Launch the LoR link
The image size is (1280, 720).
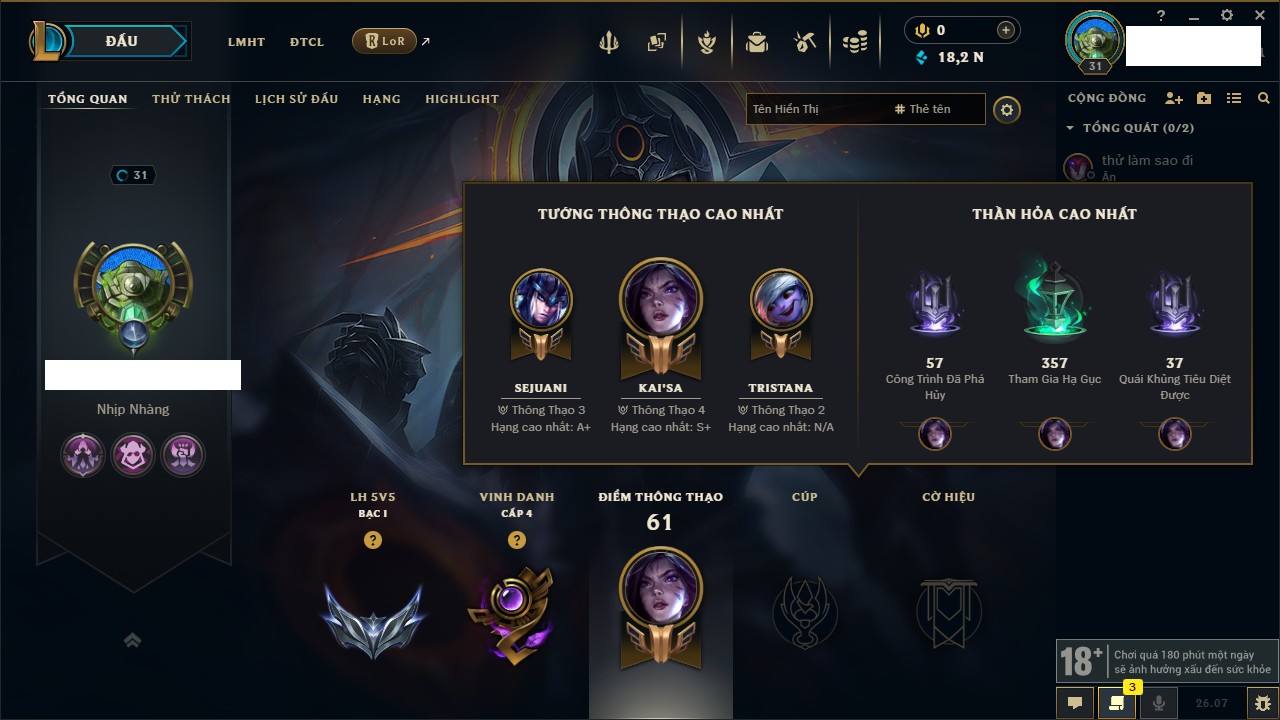click(x=385, y=41)
